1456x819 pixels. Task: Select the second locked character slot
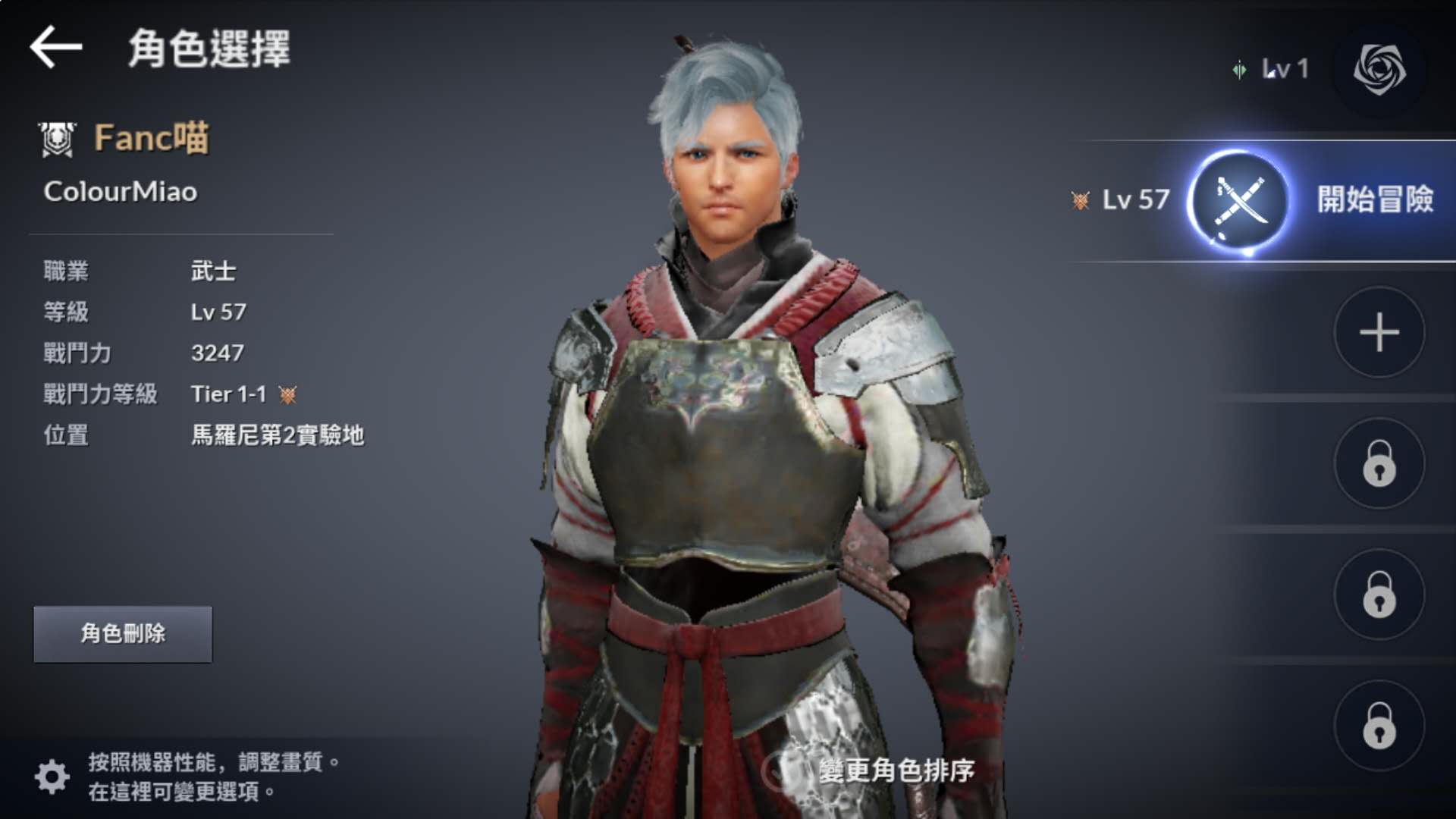coord(1379,595)
